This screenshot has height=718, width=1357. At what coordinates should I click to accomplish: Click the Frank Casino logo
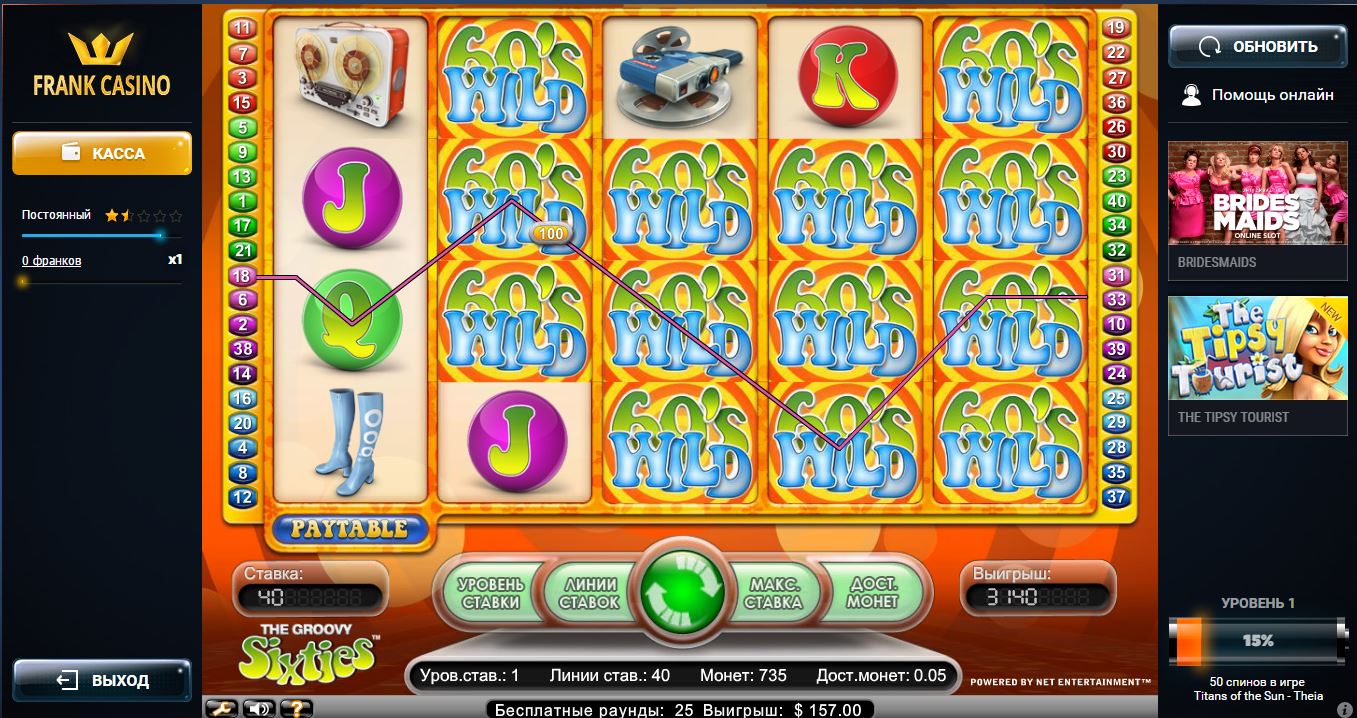pos(102,64)
